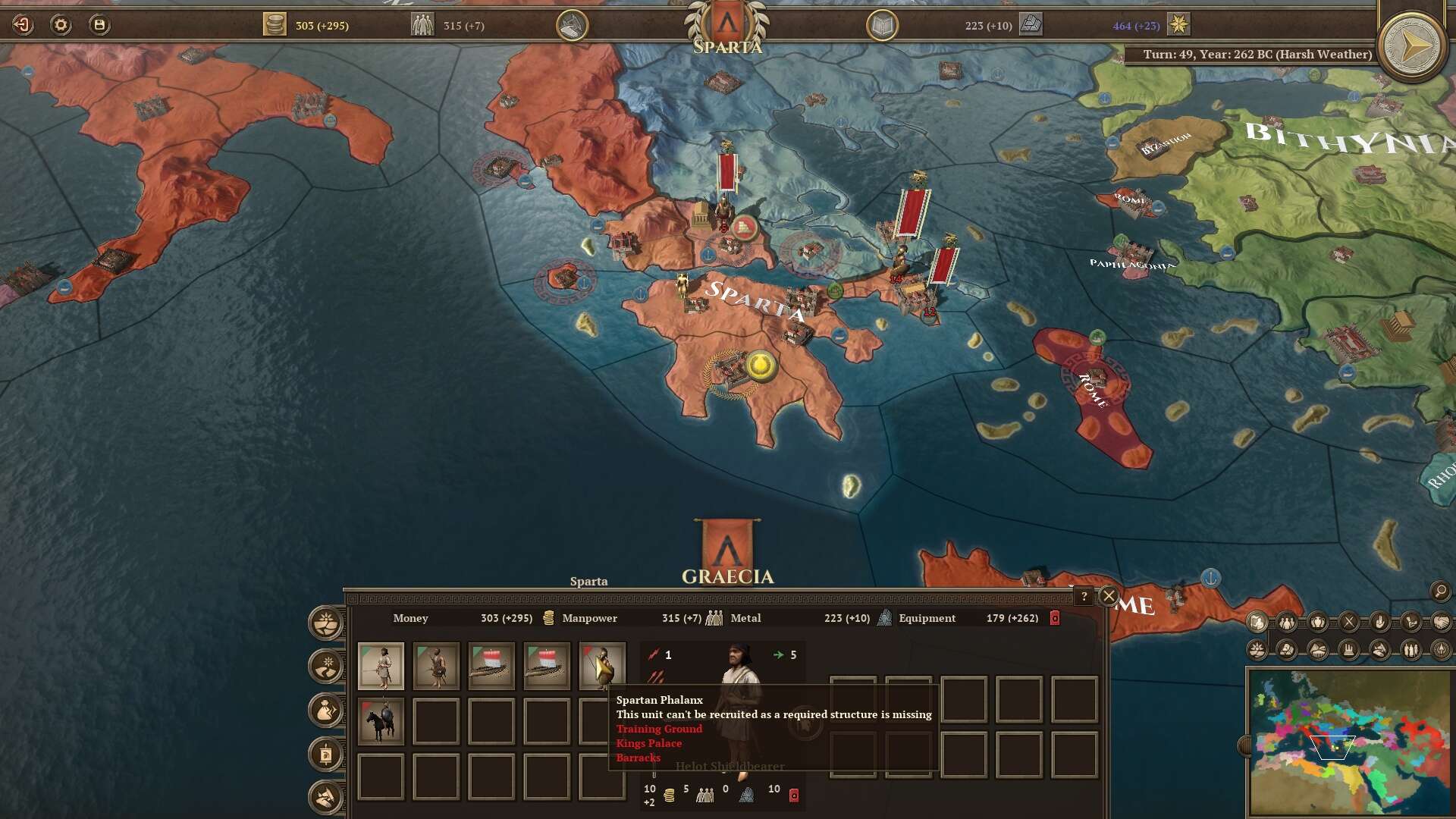Screen dimensions: 1456x819
Task: Click the save game disk icon
Action: 99,25
